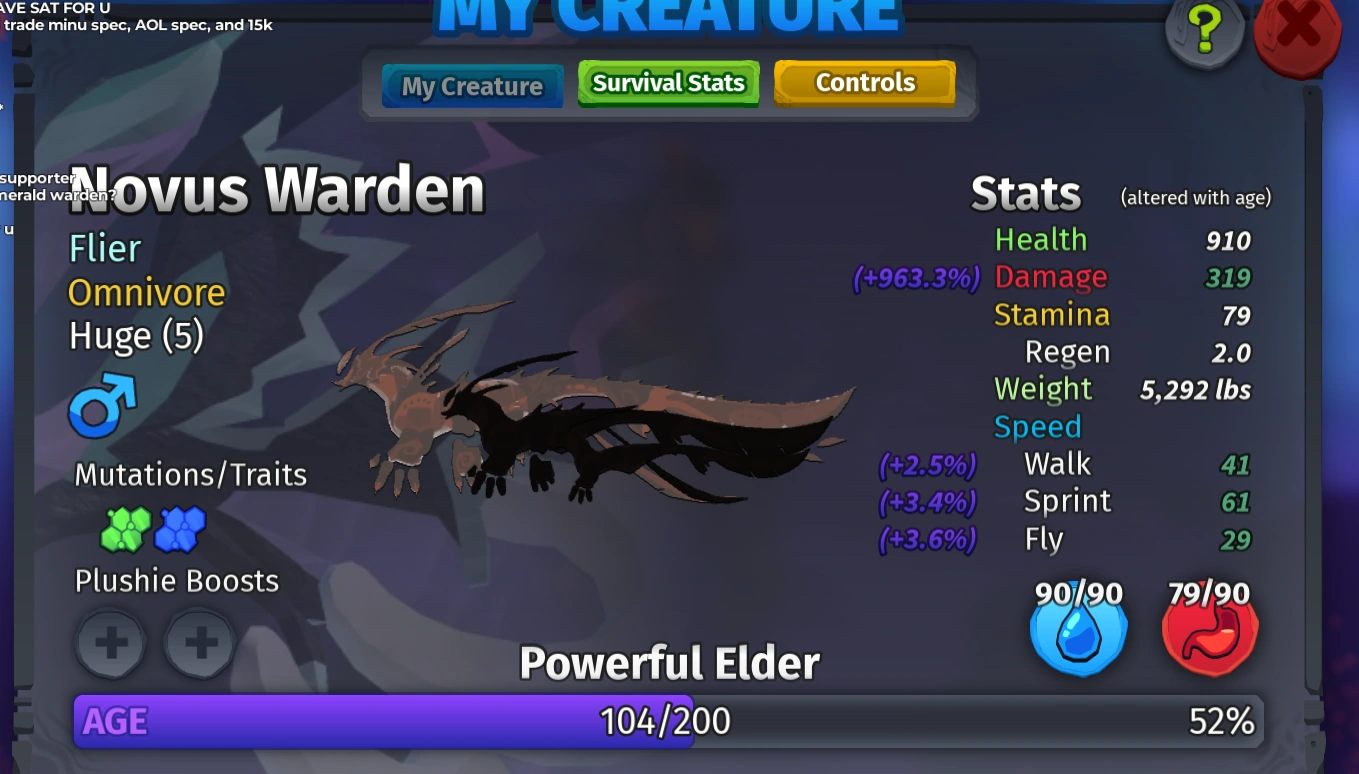Viewport: 1359px width, 774px height.
Task: Click the Powerful Elder title
Action: 669,661
